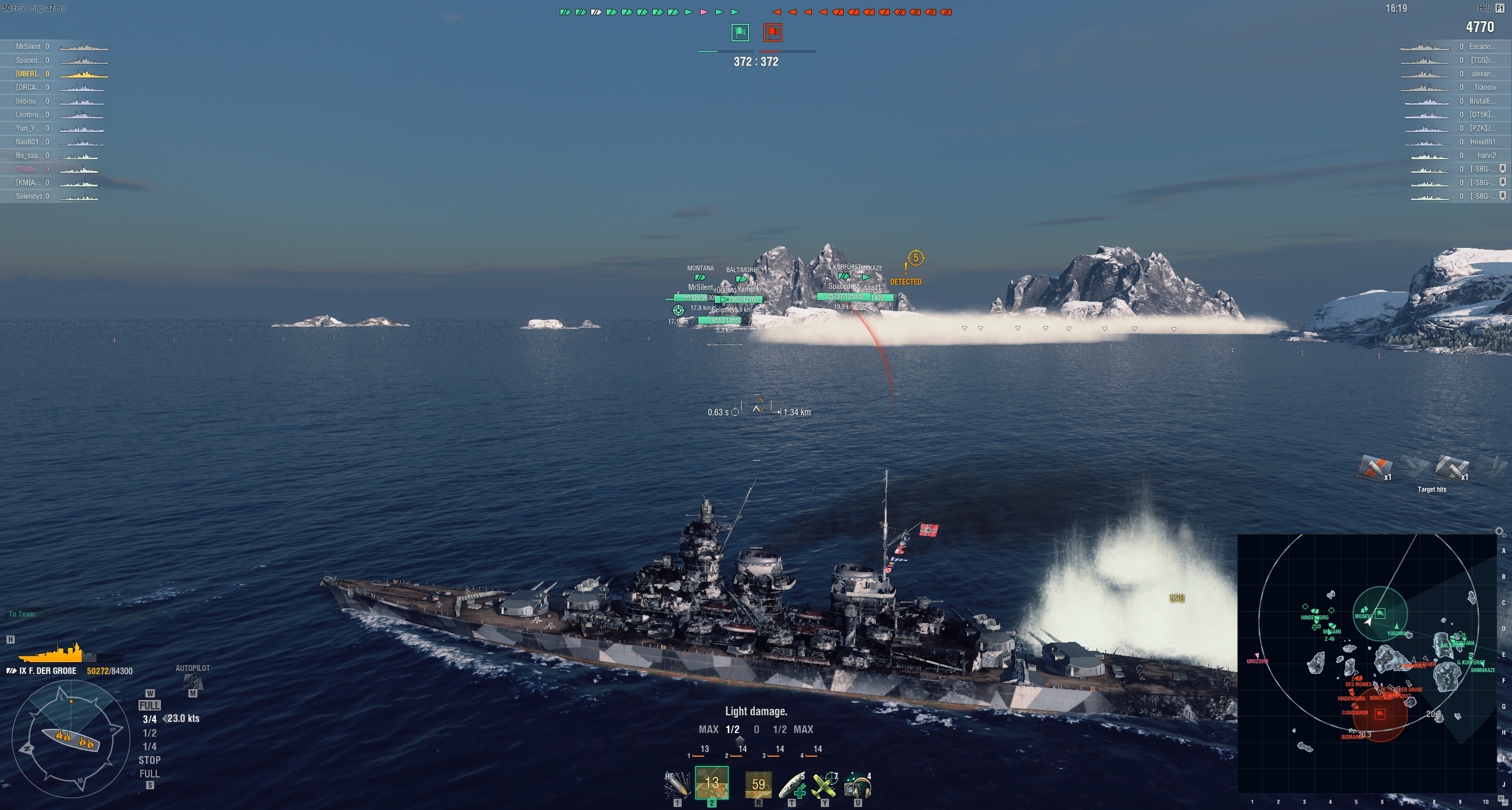
Task: Select MrSilent in the team list
Action: point(28,47)
